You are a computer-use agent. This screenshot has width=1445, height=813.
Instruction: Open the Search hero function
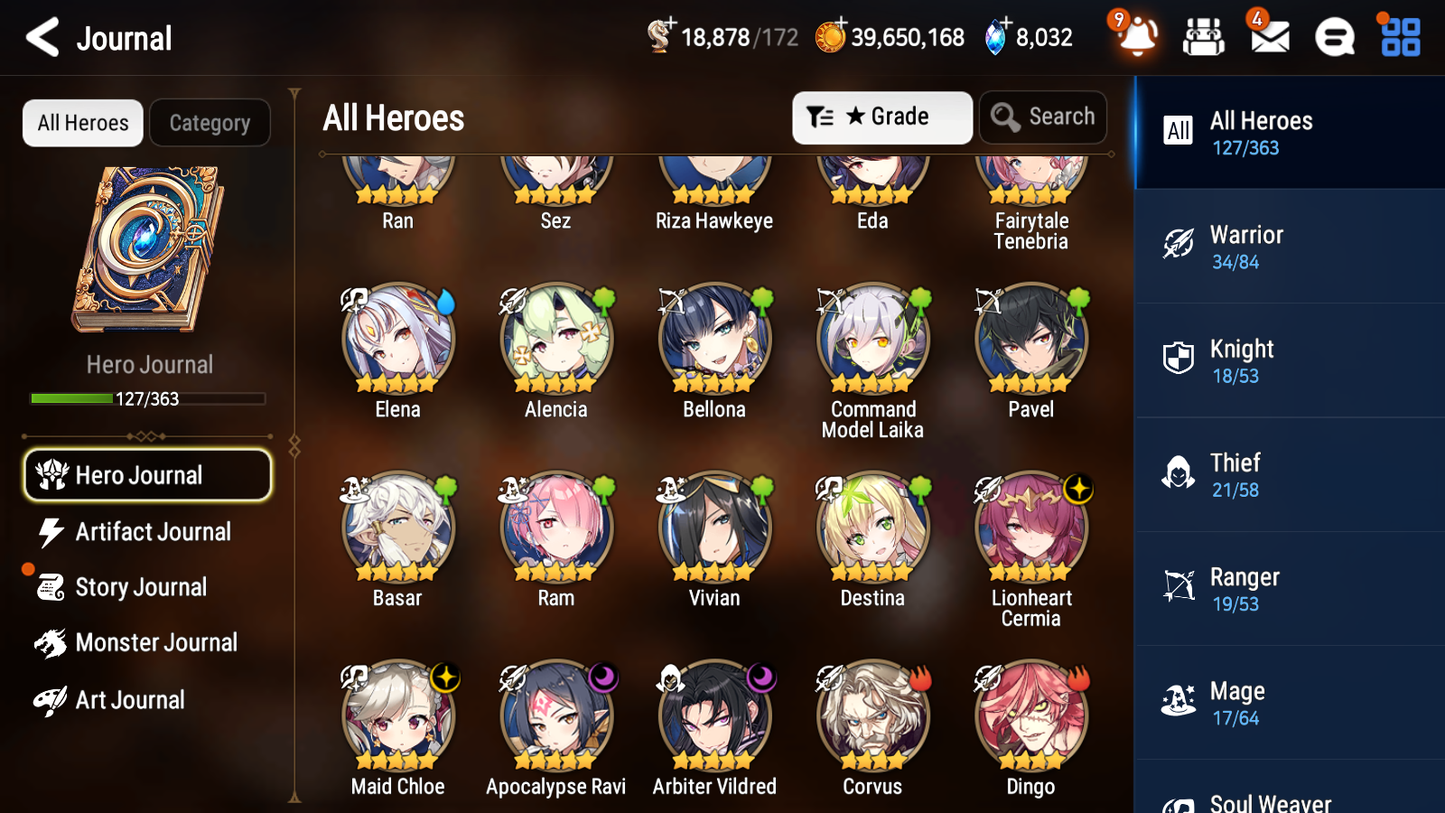click(x=1043, y=117)
